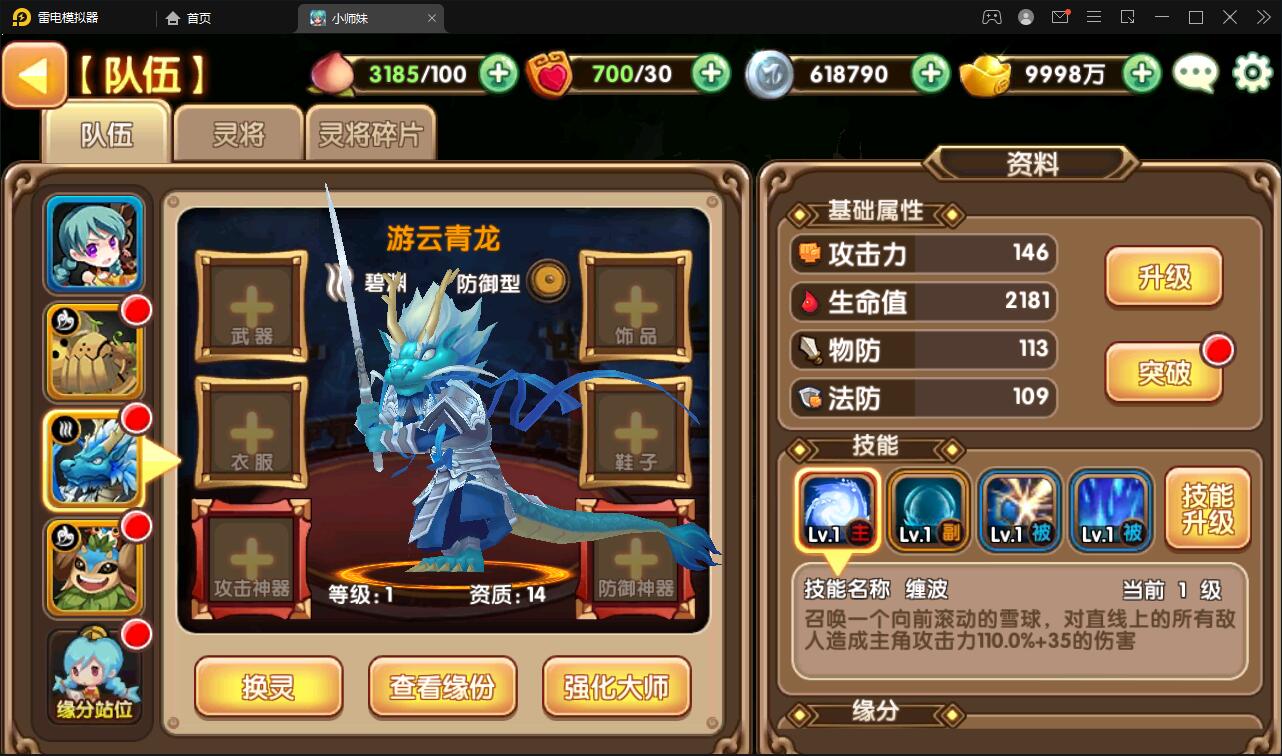Open the settings gear icon

[1249, 74]
